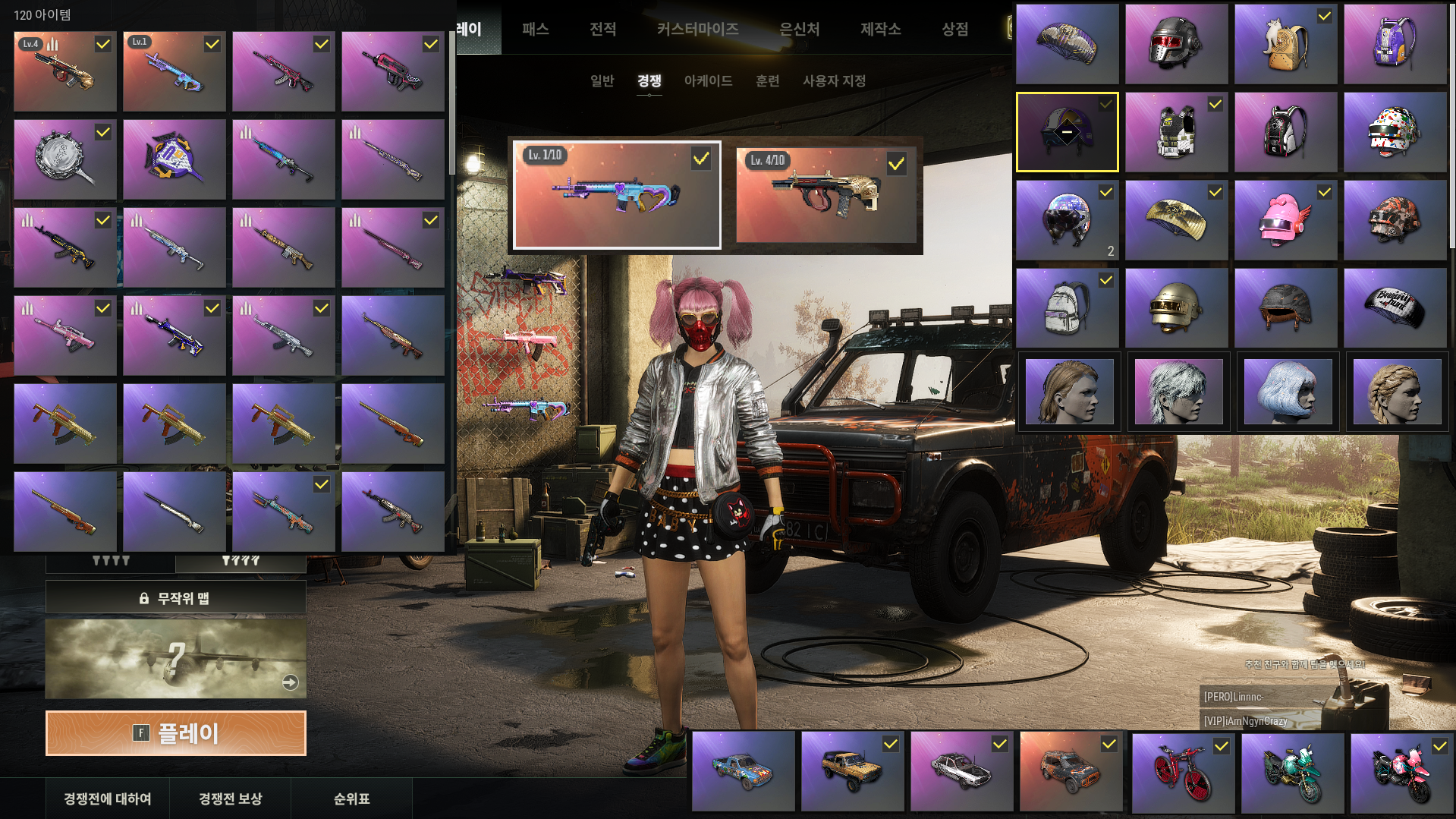Switch to 훈련 training mode
The height and width of the screenshot is (819, 1456).
pyautogui.click(x=768, y=80)
